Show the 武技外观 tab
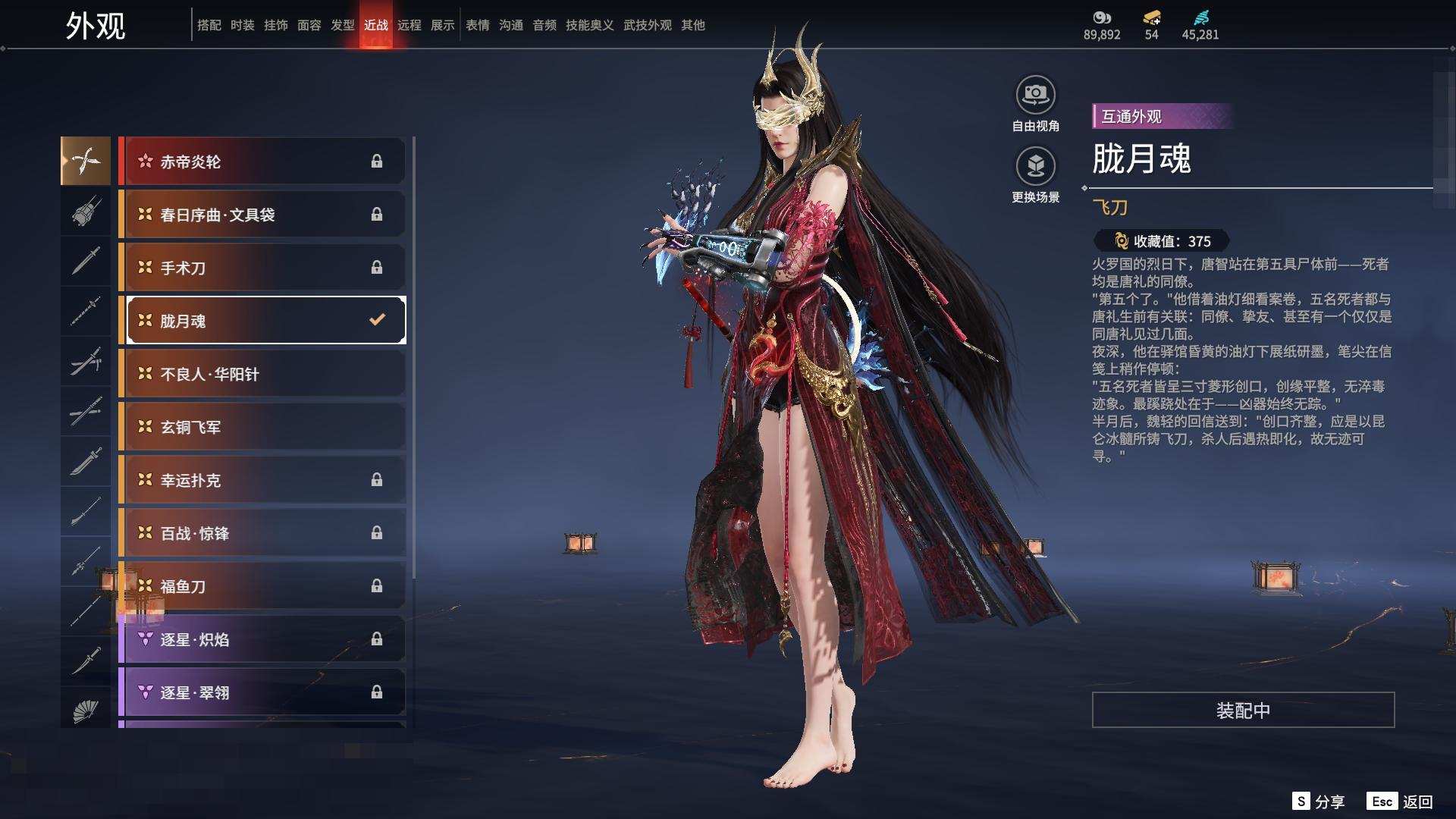Screen dimensions: 1456x819 coord(647,25)
